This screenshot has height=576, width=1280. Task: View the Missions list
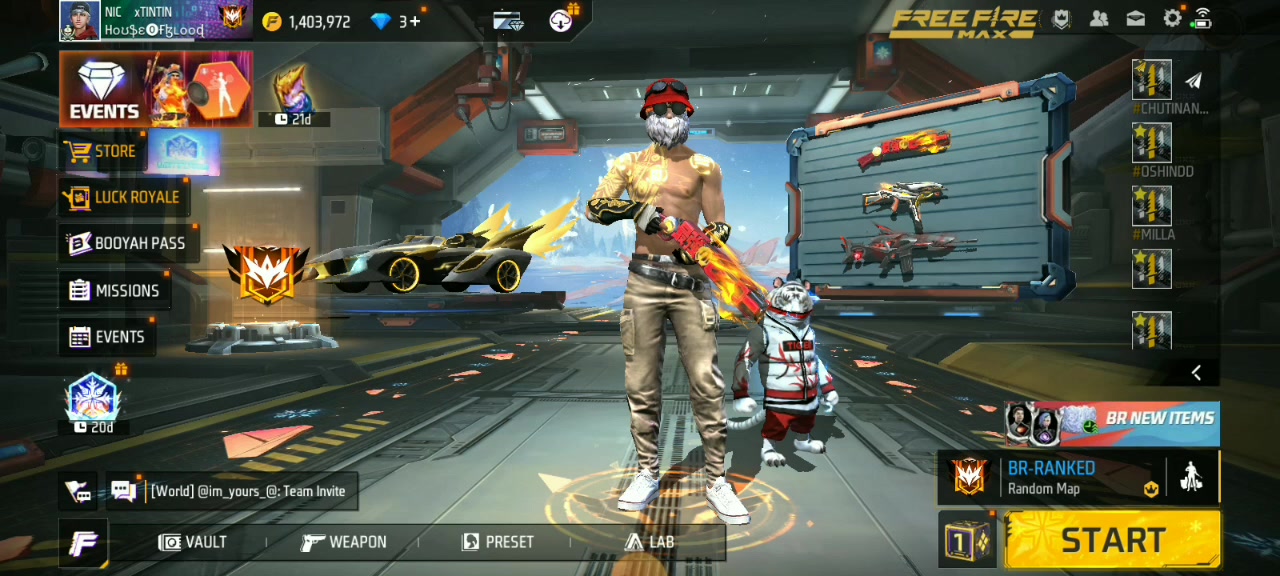point(114,290)
